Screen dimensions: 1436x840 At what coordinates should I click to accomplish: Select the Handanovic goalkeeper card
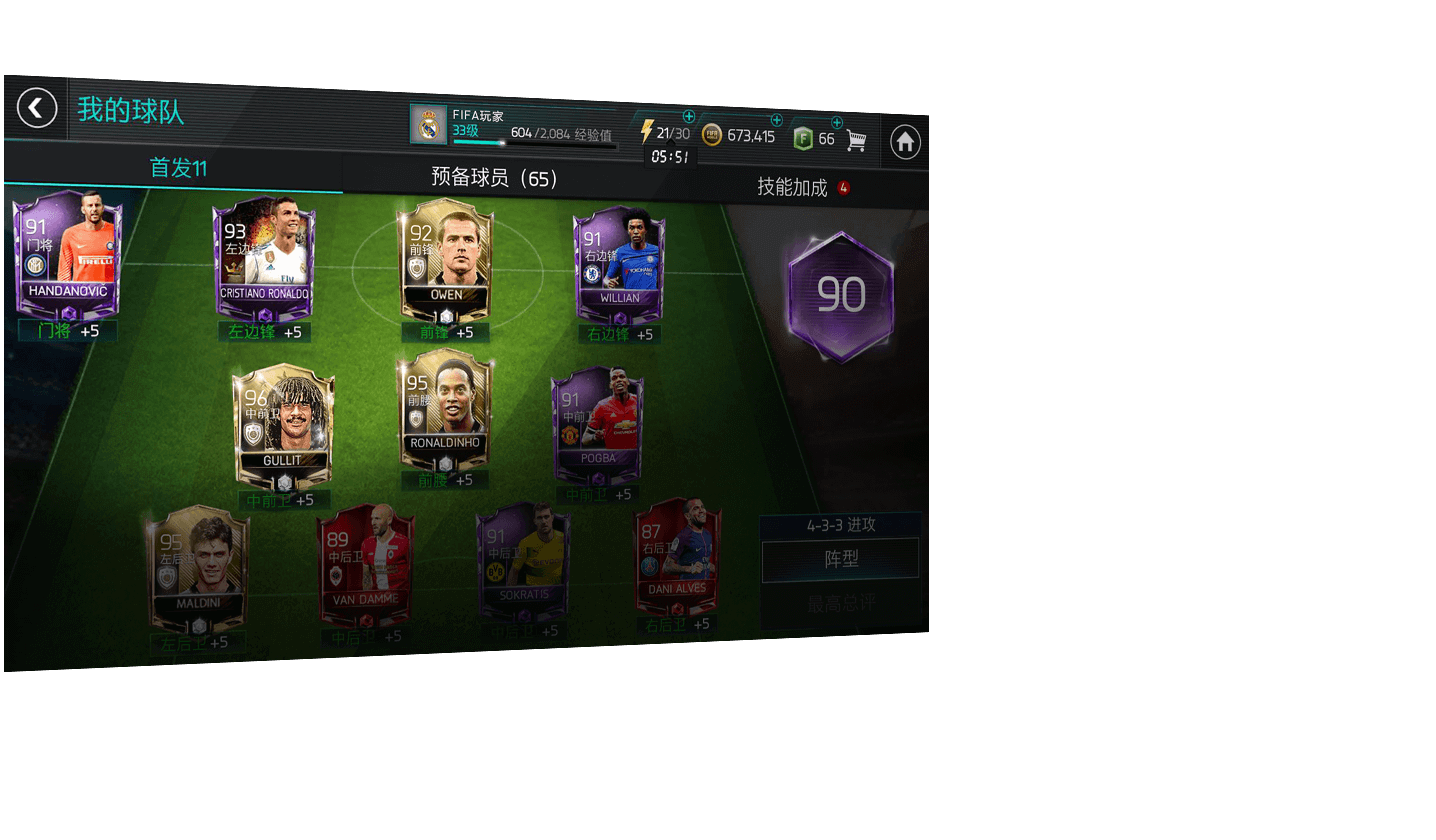coord(67,252)
